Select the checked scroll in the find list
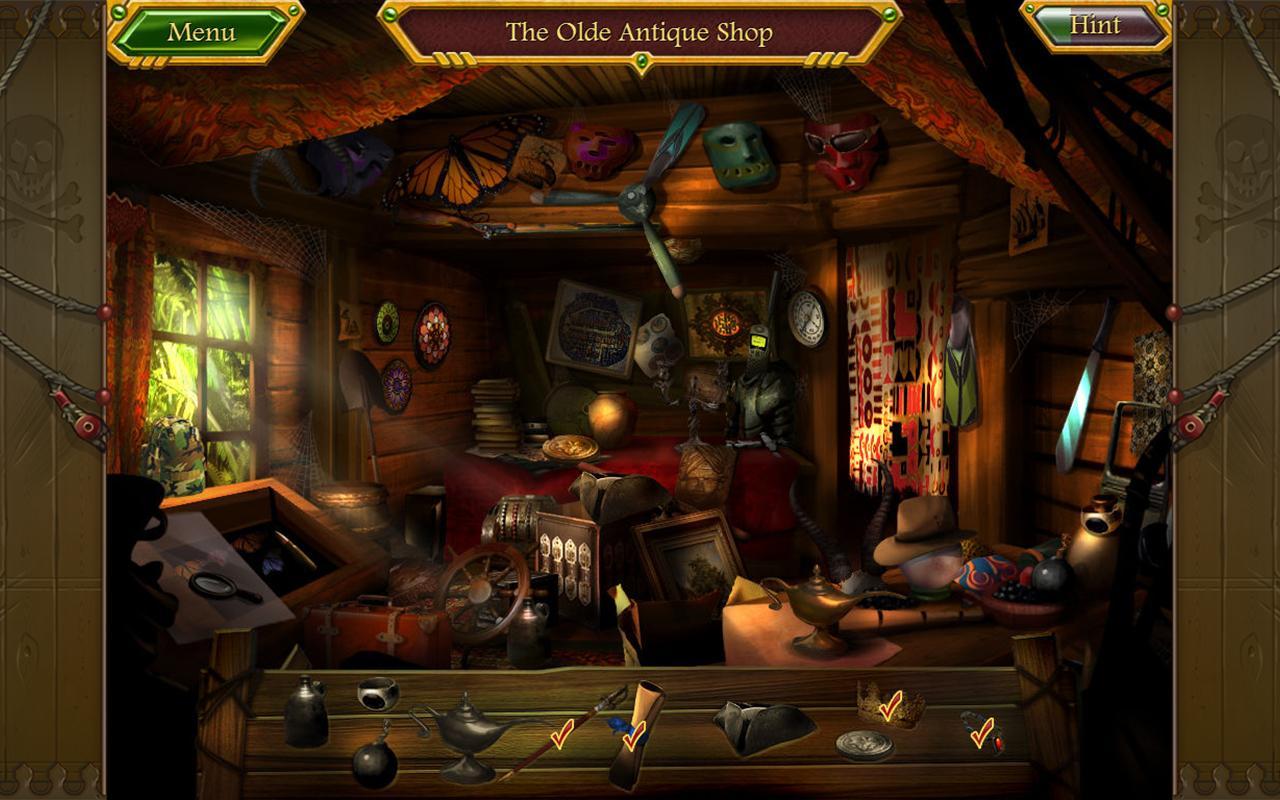 (636, 733)
